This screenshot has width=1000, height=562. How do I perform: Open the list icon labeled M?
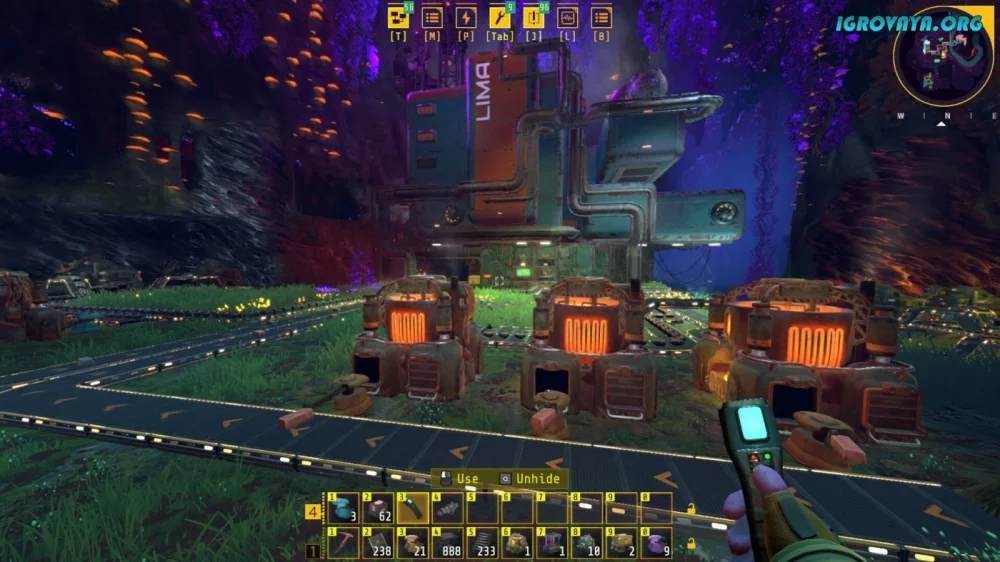(432, 17)
